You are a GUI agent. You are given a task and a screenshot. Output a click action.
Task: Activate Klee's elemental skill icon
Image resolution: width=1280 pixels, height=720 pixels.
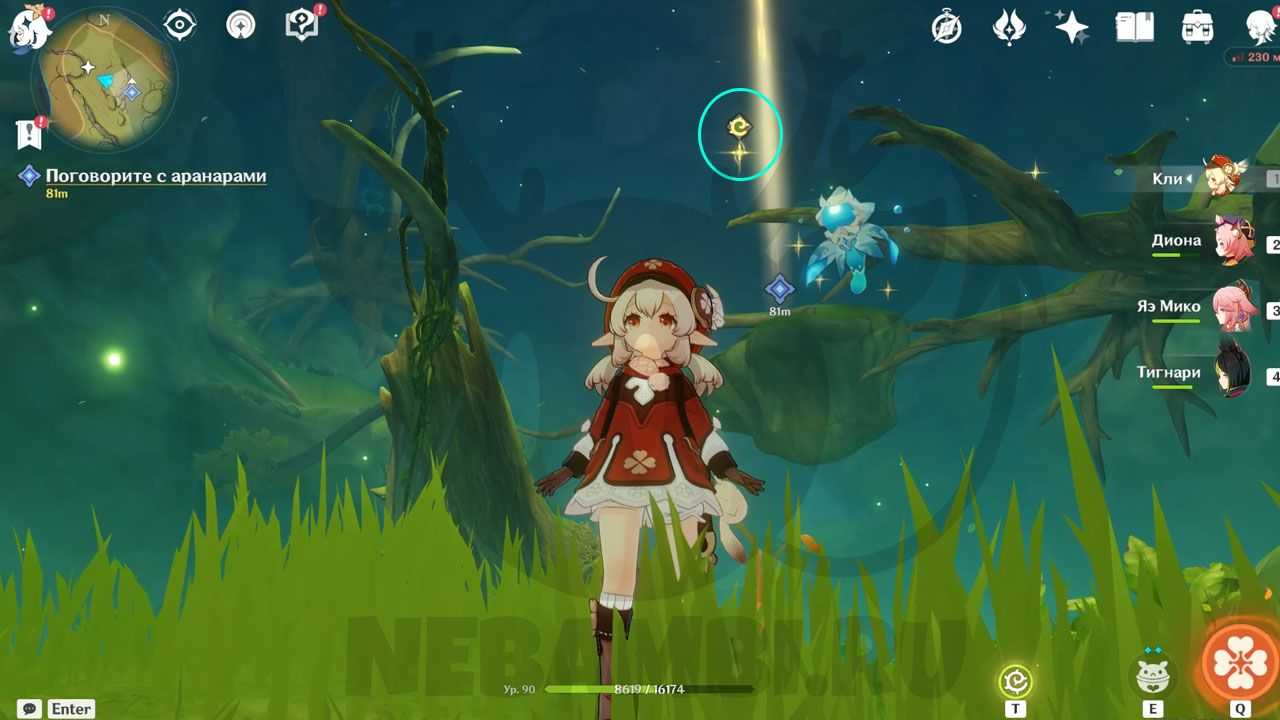click(1153, 677)
